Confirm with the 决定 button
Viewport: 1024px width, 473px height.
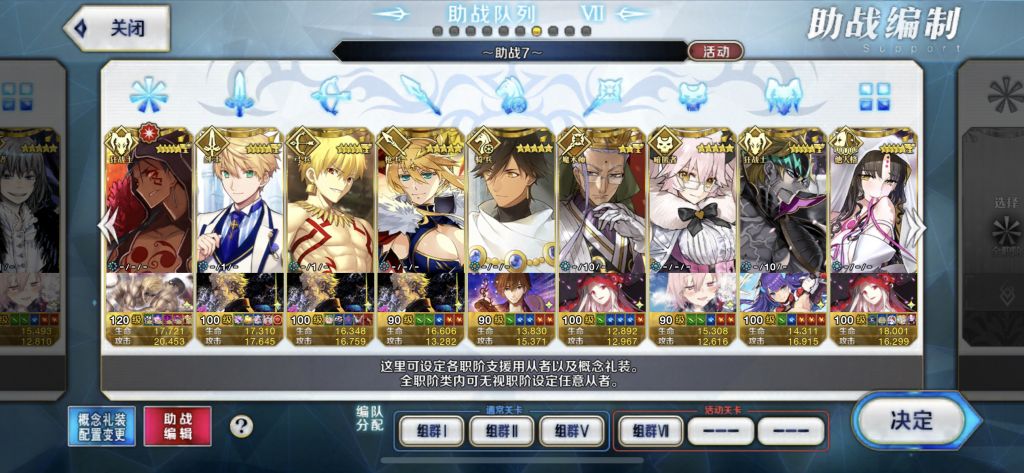pyautogui.click(x=910, y=420)
